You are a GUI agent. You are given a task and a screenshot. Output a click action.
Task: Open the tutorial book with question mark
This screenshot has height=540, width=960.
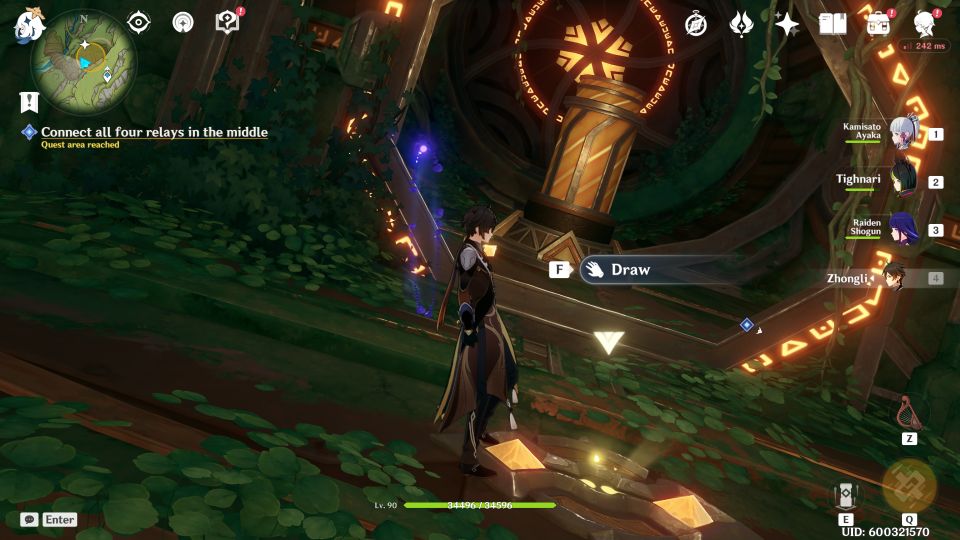point(228,22)
